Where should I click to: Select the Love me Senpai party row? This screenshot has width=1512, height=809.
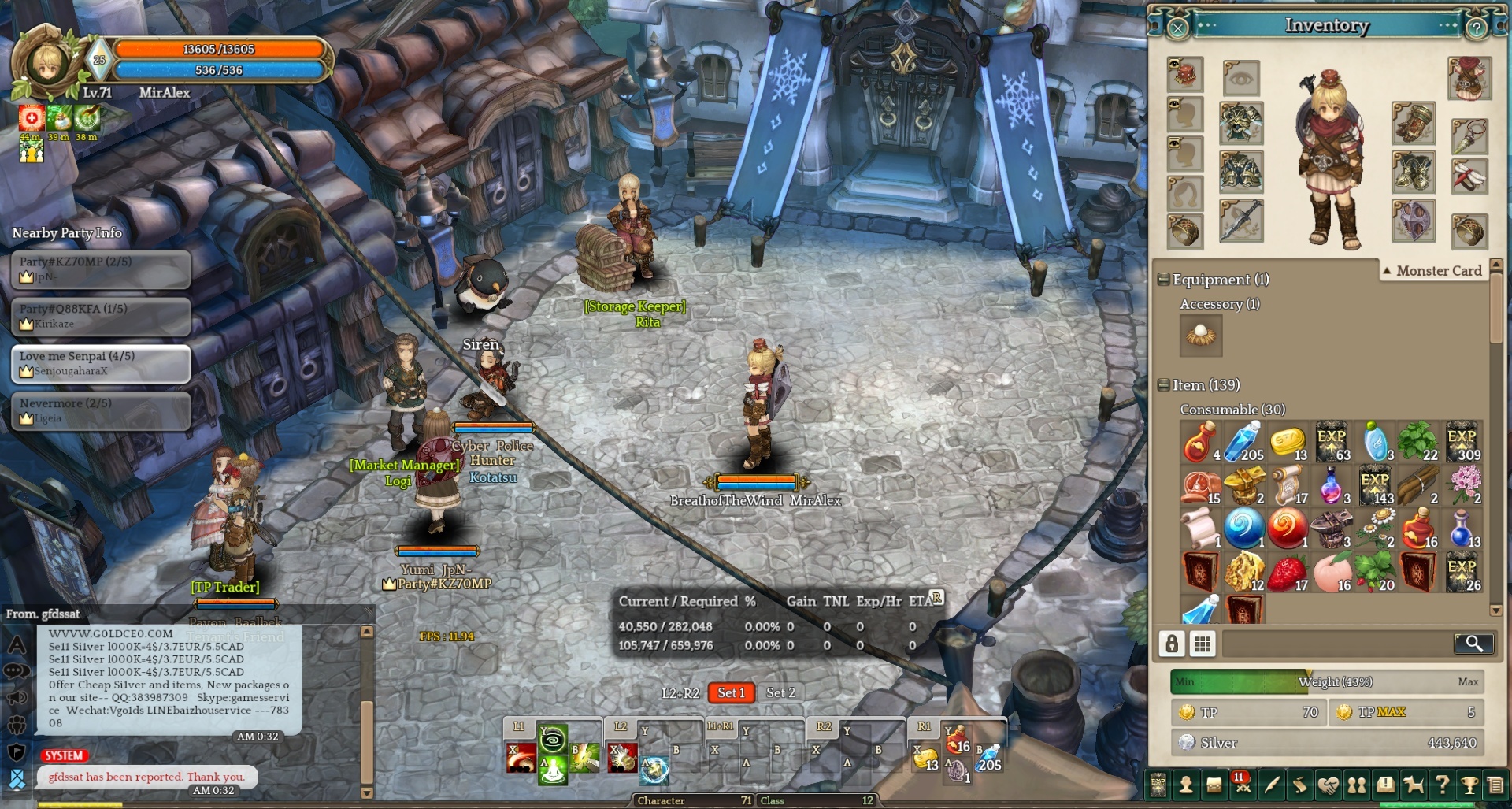(101, 364)
